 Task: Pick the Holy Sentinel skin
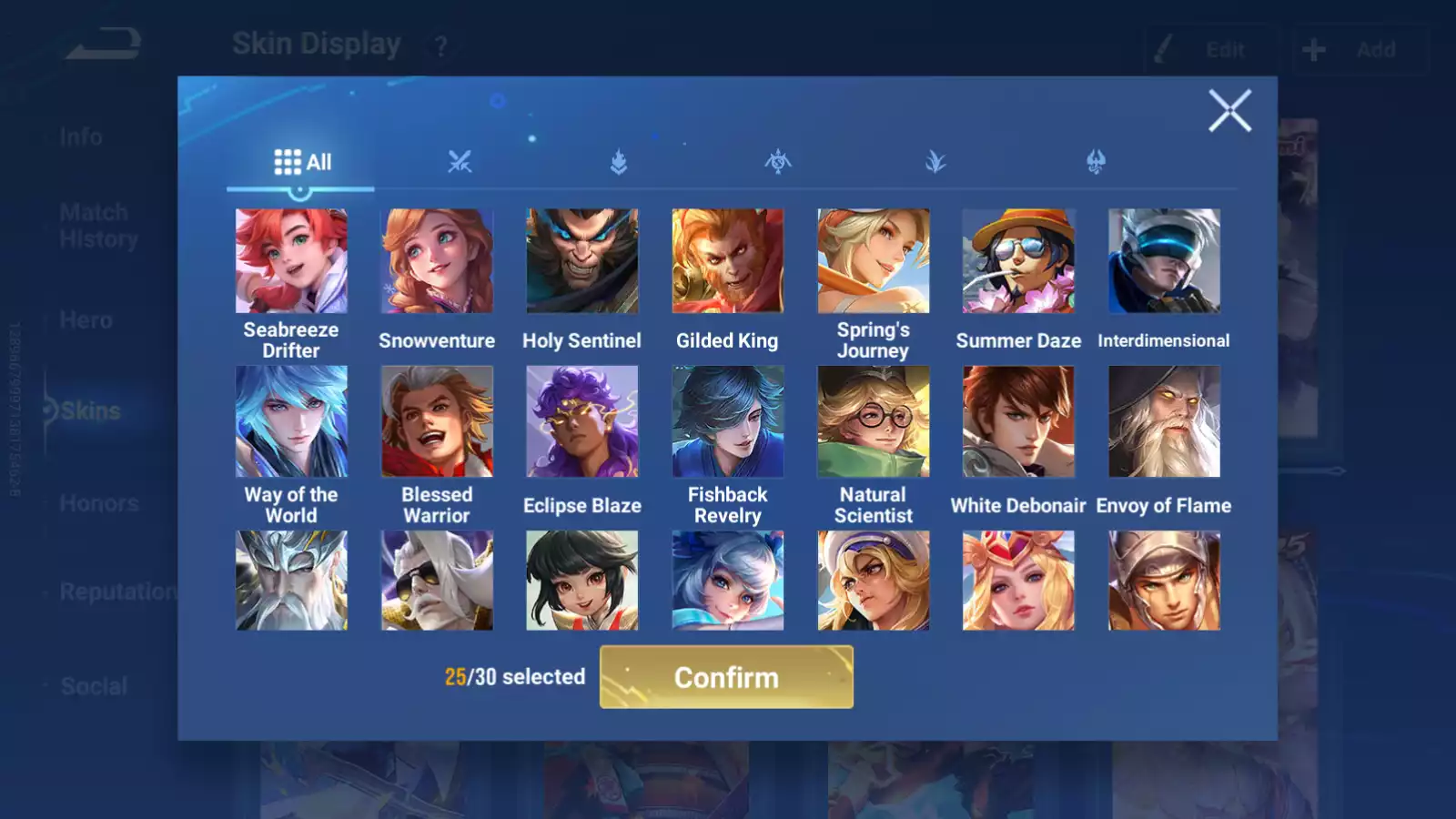582,261
